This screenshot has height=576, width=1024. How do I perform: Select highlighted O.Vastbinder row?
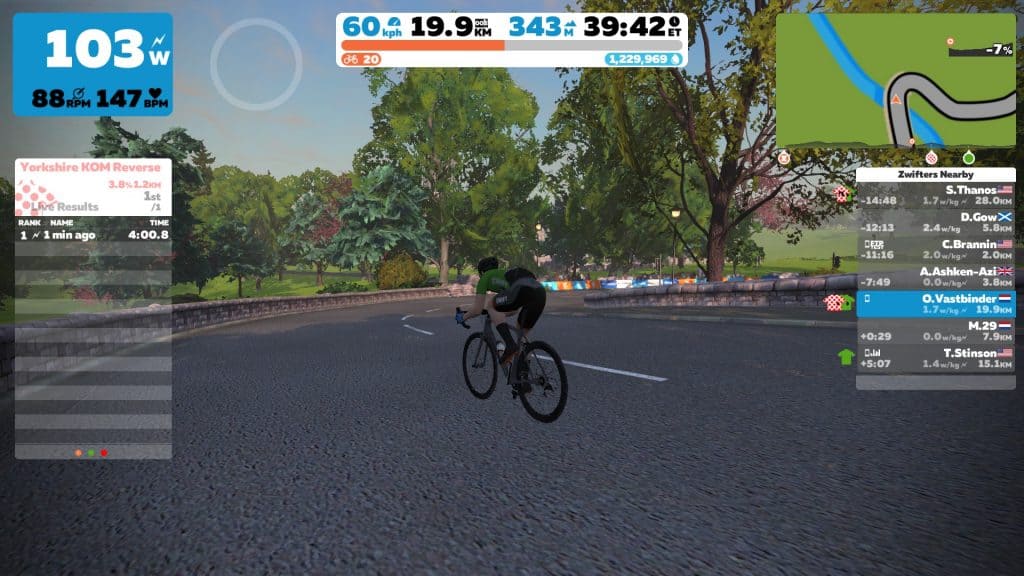click(936, 304)
